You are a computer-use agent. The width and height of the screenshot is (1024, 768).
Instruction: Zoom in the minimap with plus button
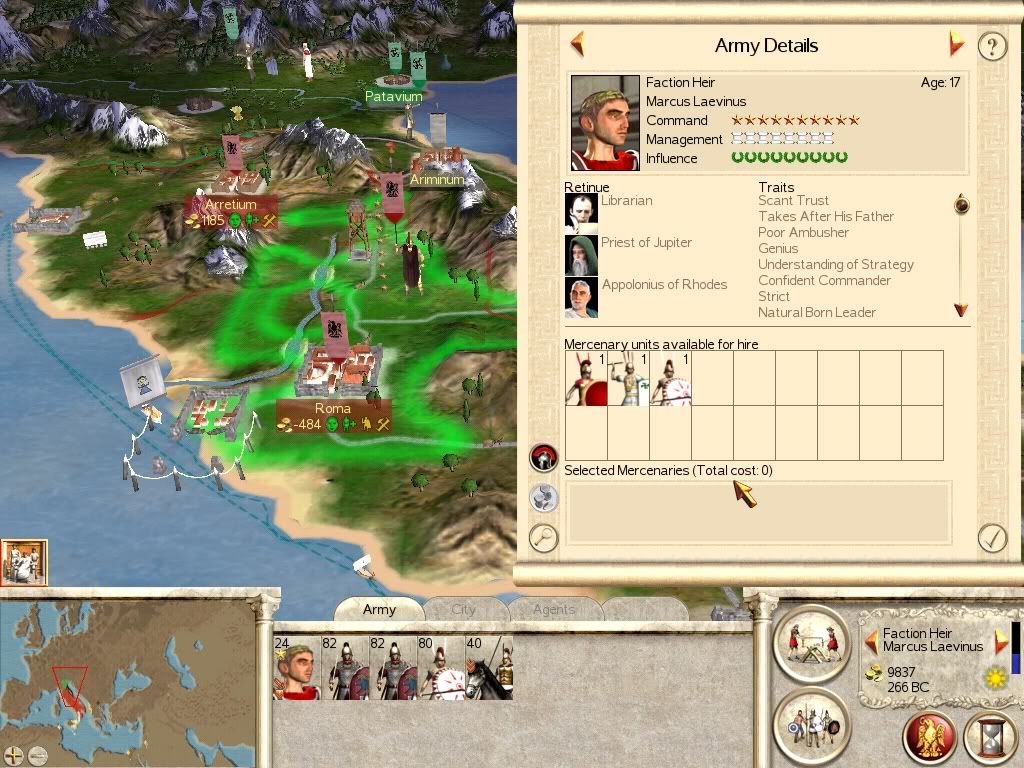(x=14, y=755)
